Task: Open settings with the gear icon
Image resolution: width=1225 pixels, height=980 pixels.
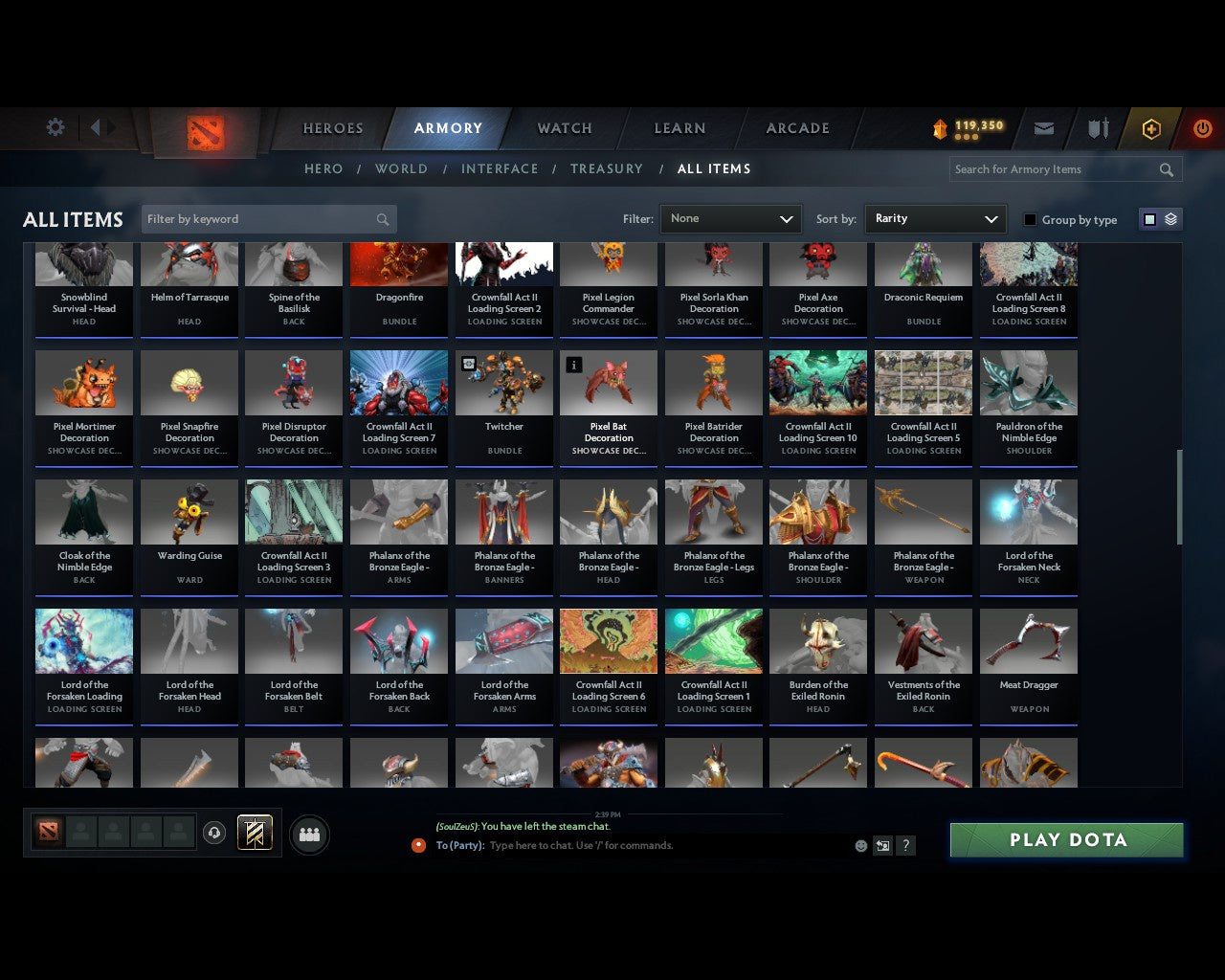Action: 55,126
